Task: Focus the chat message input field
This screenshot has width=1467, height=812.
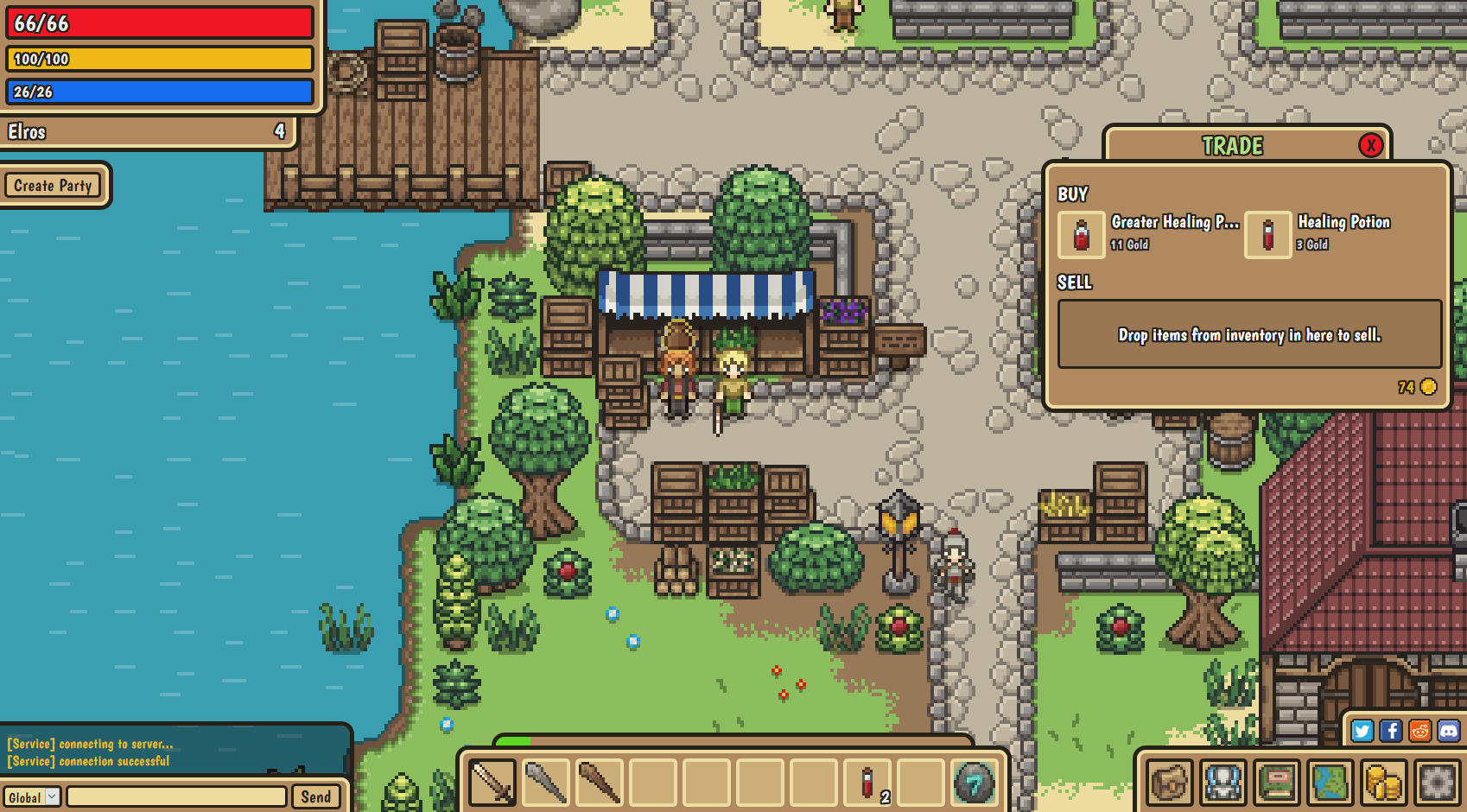Action: [176, 796]
